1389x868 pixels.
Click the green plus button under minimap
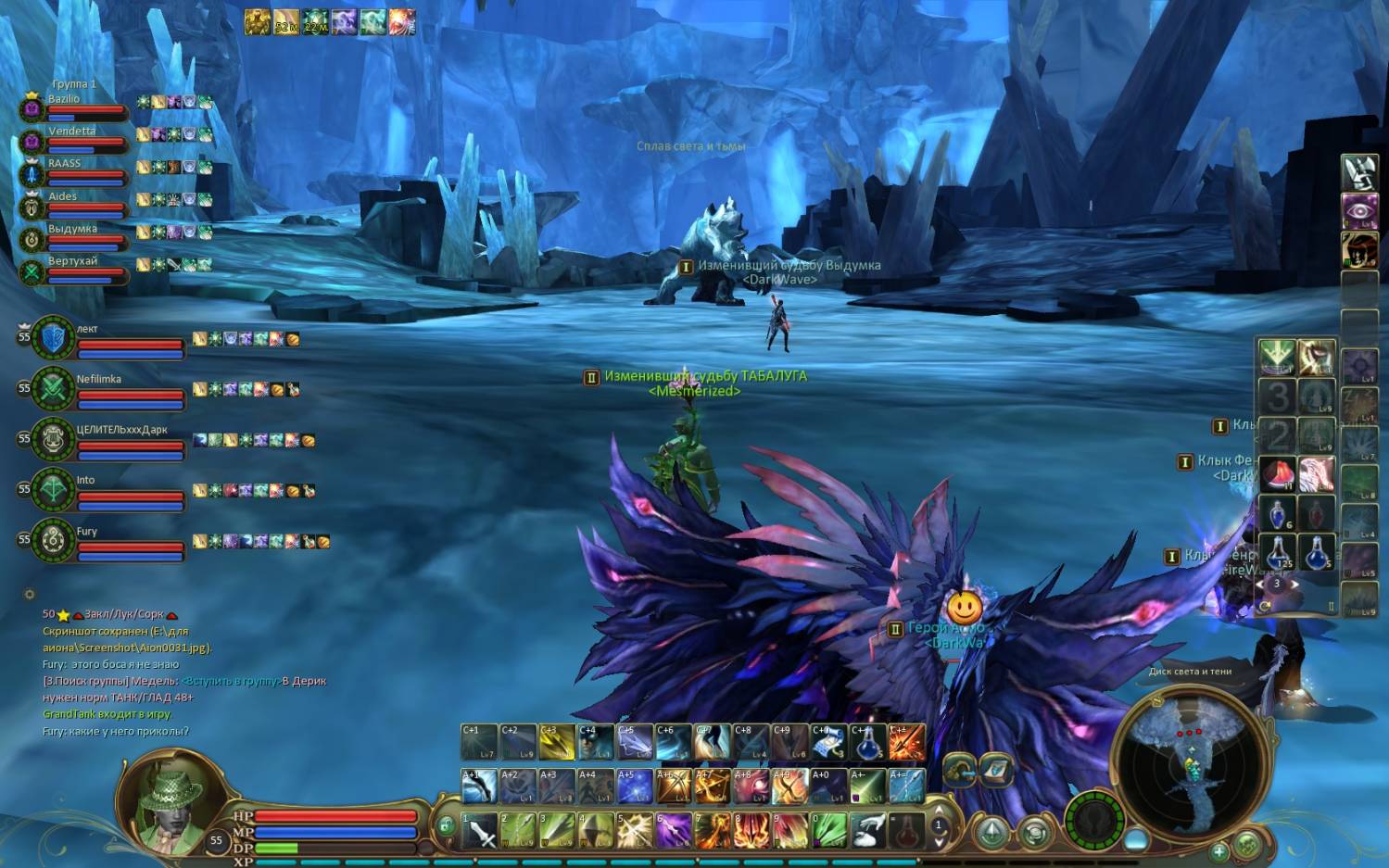click(x=1219, y=849)
